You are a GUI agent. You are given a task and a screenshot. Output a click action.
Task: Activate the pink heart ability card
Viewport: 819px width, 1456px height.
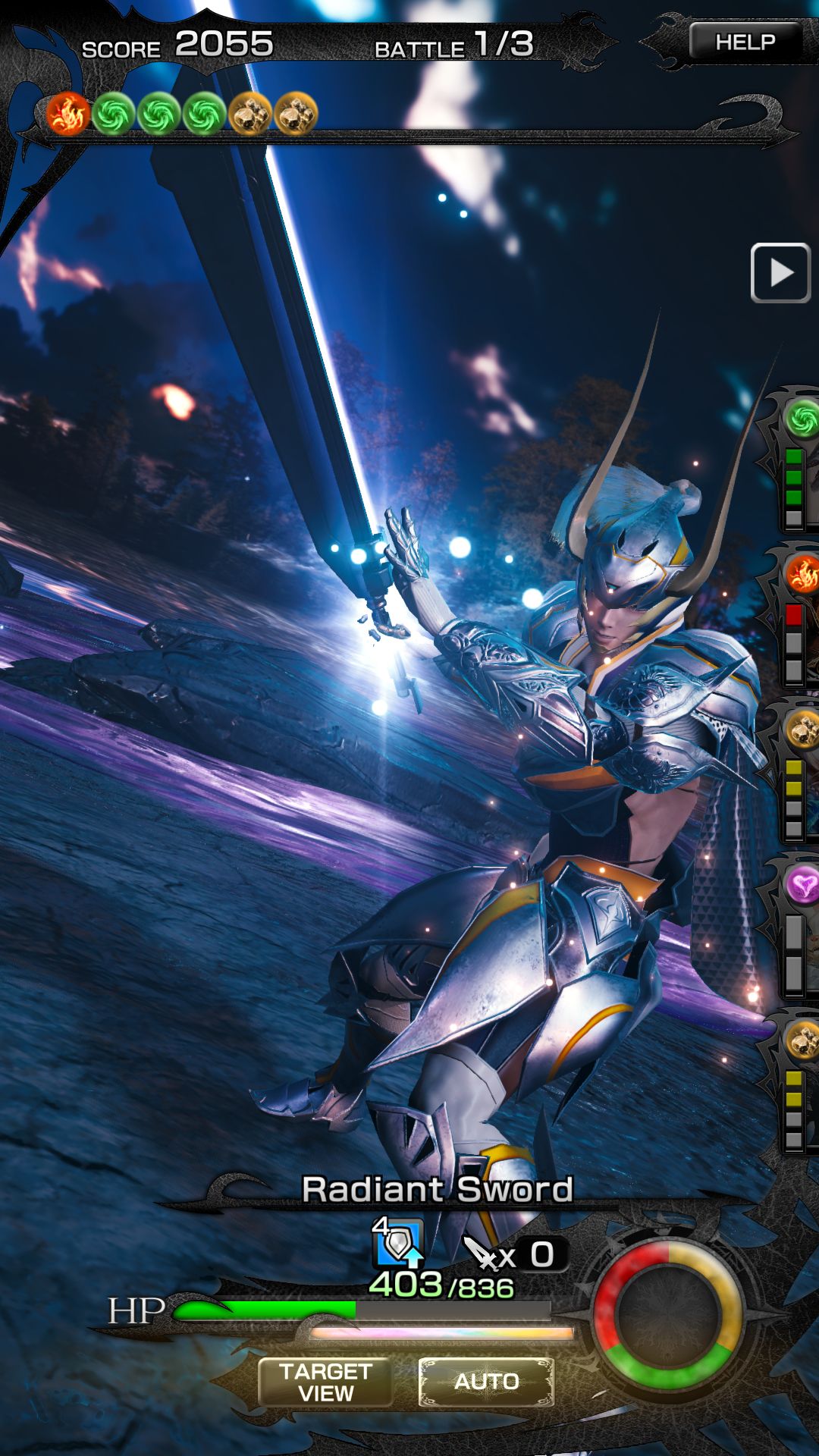point(800,929)
